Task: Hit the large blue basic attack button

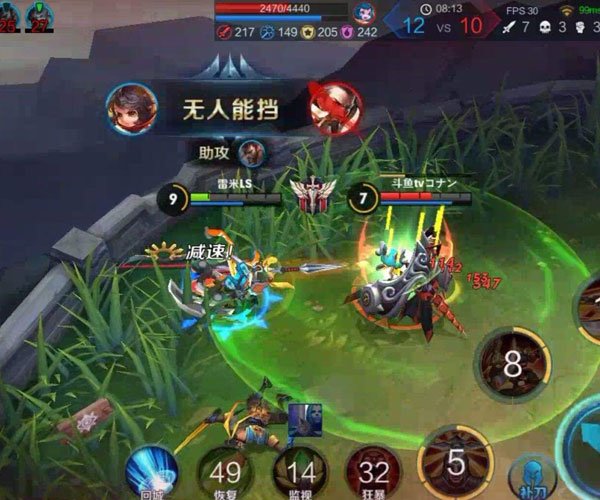Action: [585, 440]
